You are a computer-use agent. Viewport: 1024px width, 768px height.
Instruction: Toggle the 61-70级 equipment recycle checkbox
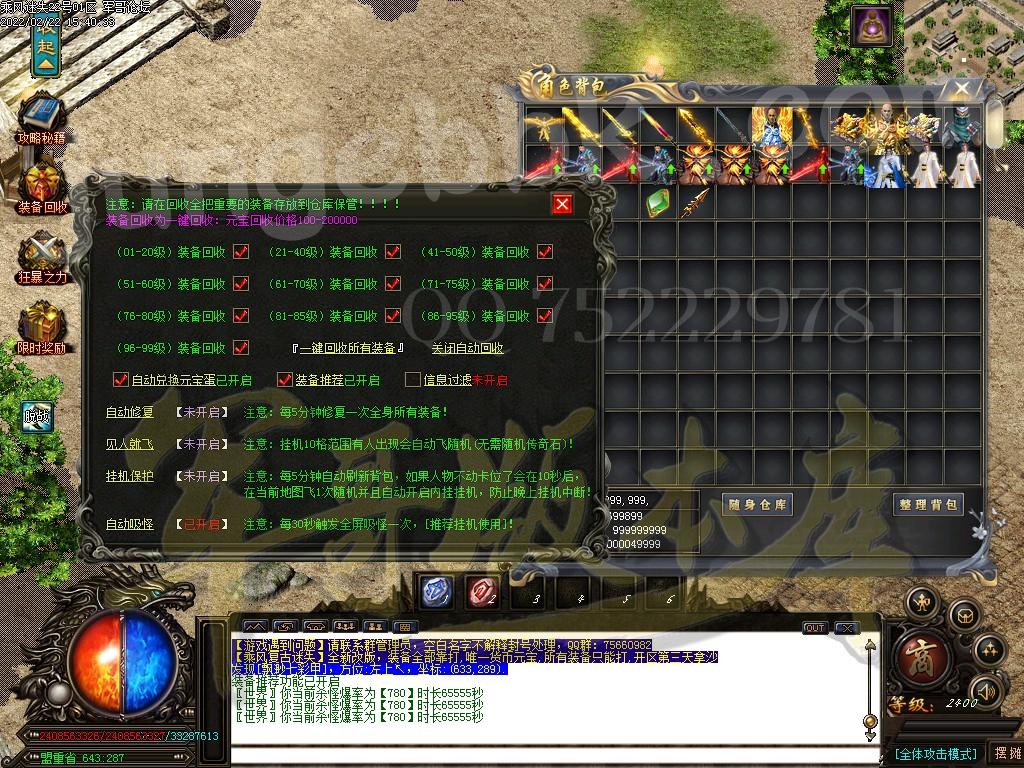(392, 284)
